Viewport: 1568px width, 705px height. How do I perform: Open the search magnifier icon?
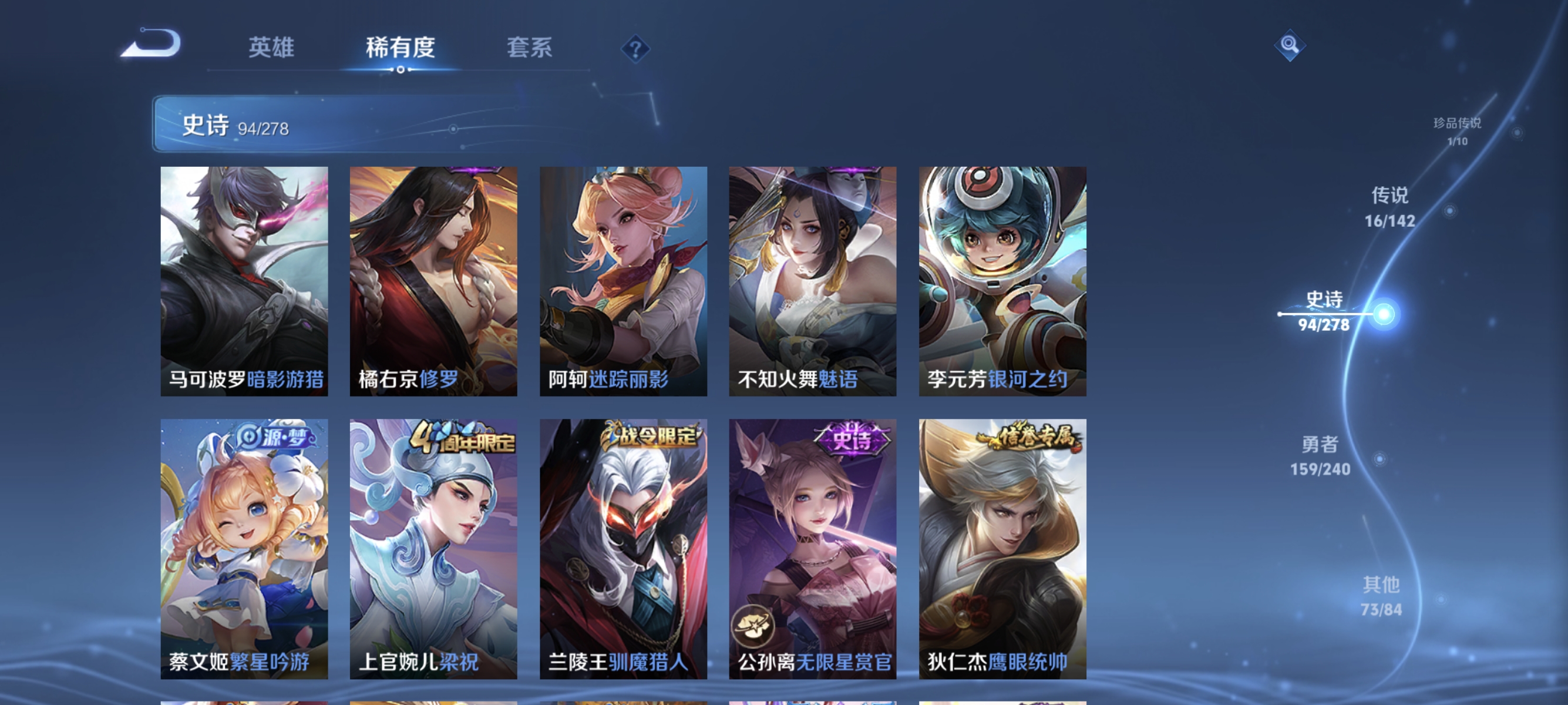coord(1290,45)
